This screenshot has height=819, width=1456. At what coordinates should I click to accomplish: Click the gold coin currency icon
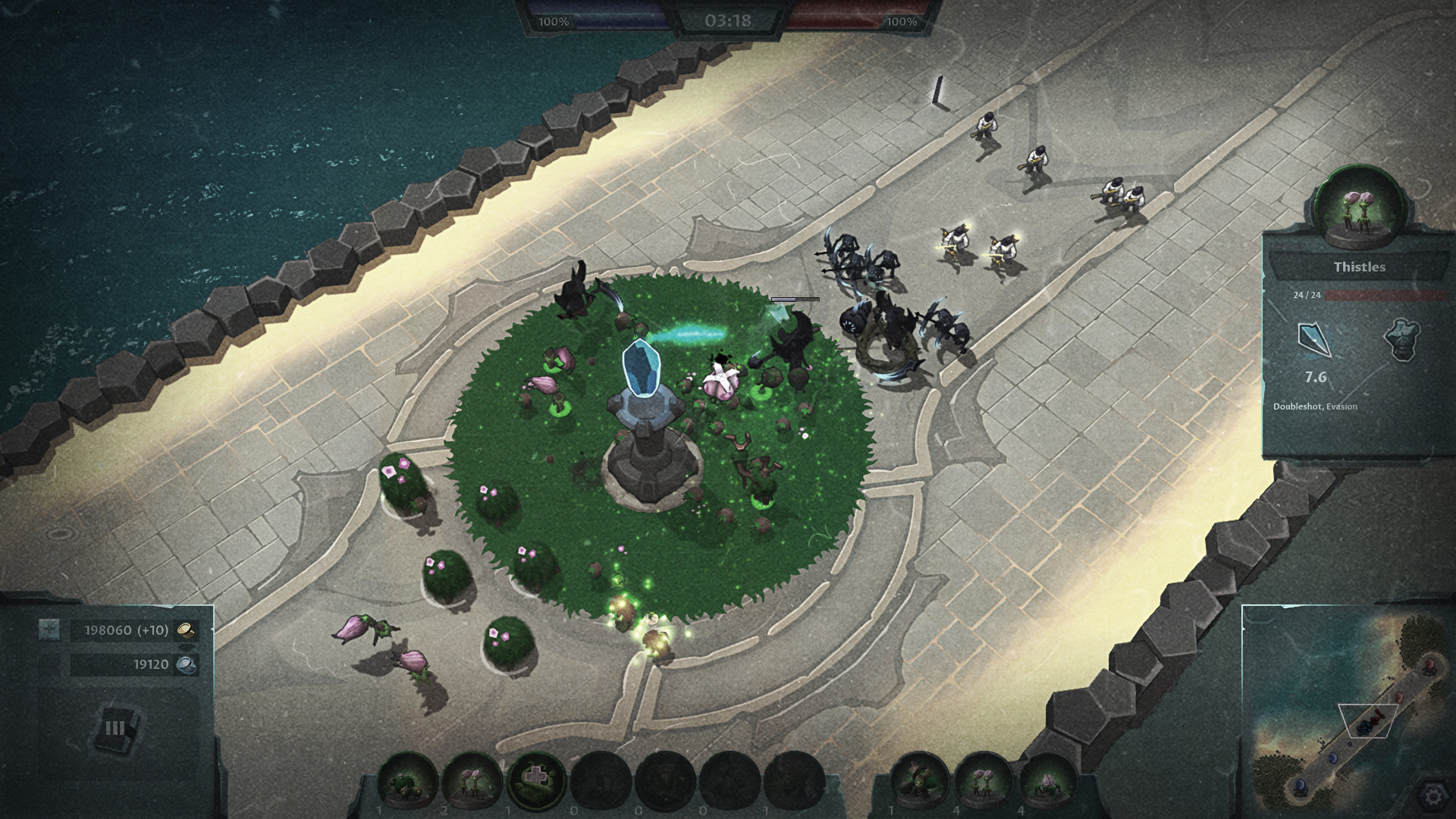click(x=186, y=630)
